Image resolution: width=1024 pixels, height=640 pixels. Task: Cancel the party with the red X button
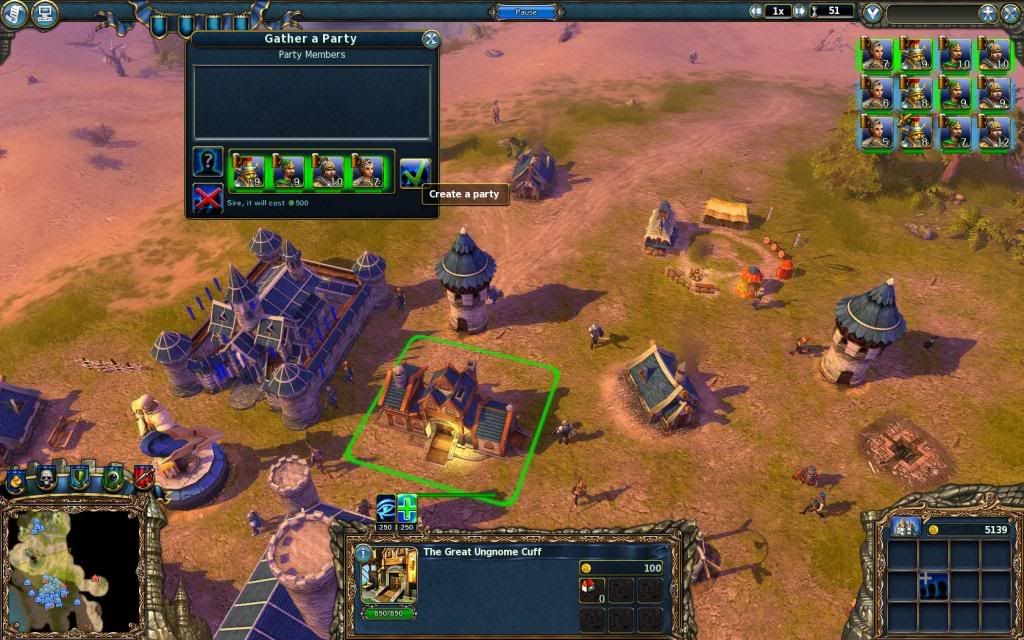pyautogui.click(x=207, y=199)
